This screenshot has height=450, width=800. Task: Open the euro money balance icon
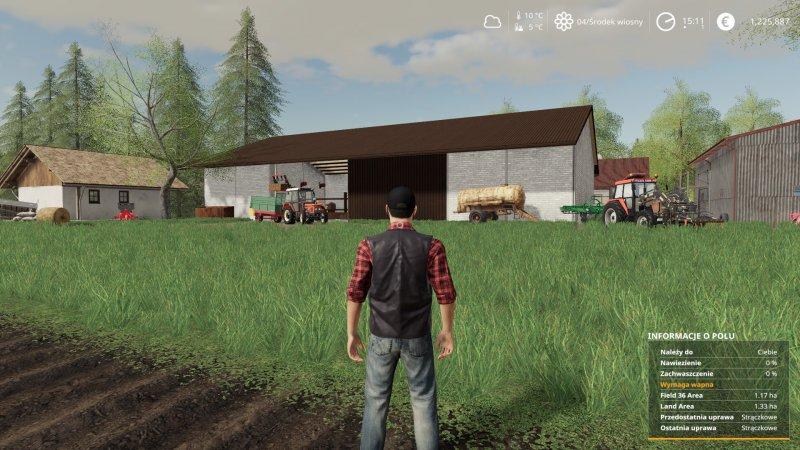(x=726, y=21)
